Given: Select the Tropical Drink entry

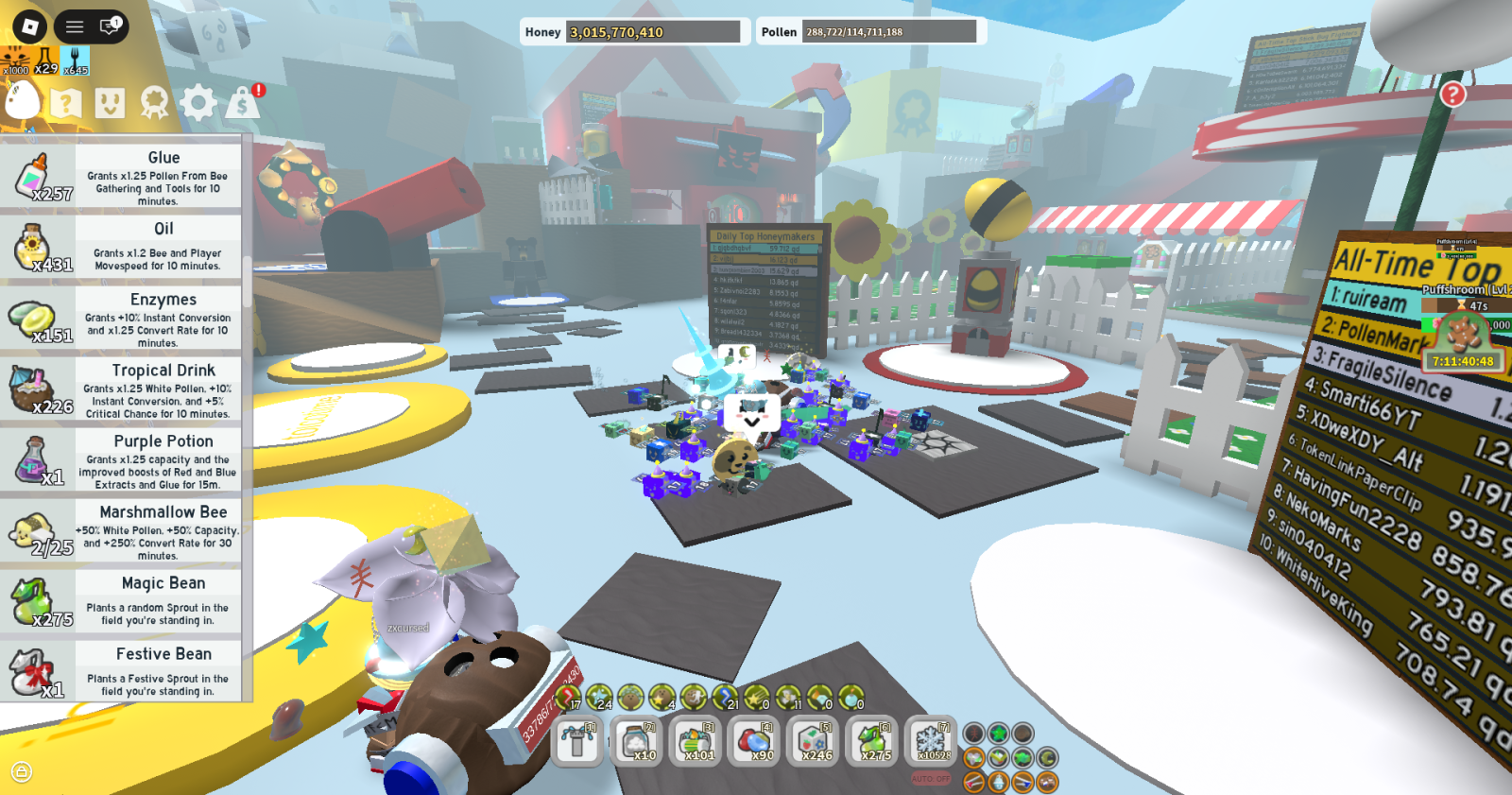Looking at the screenshot, I should [x=121, y=389].
